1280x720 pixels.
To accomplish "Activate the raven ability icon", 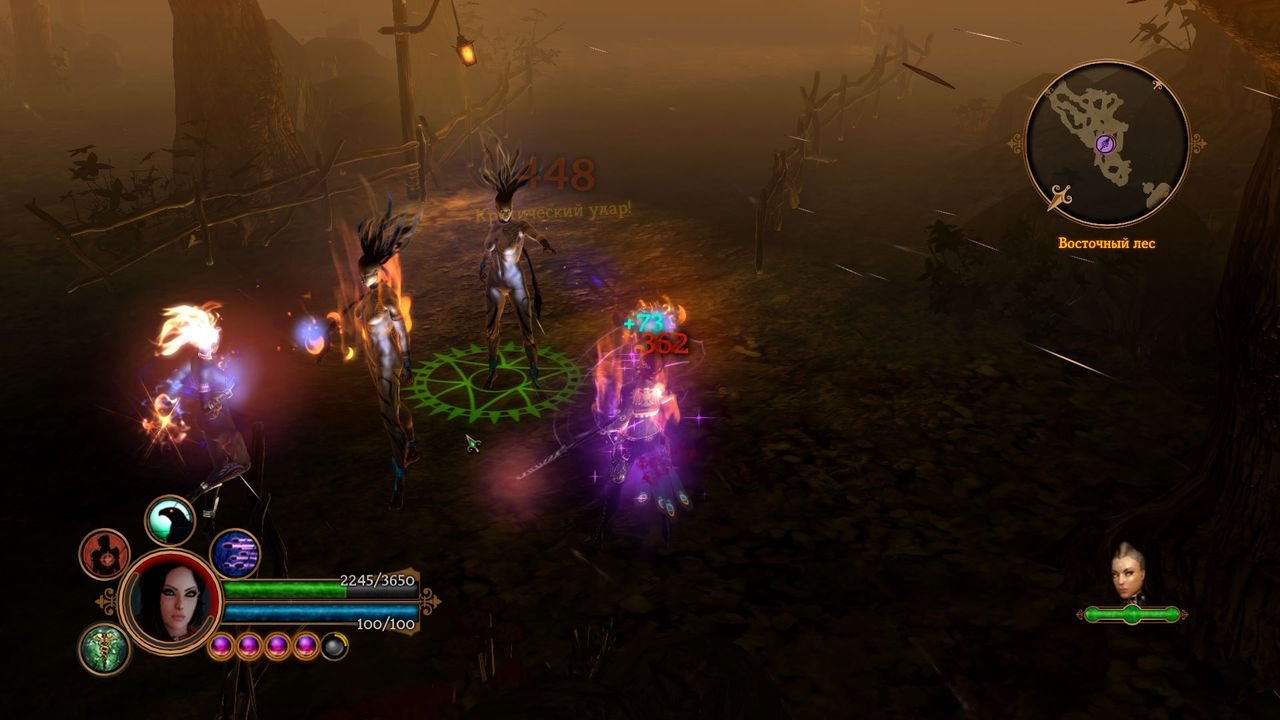I will click(170, 520).
